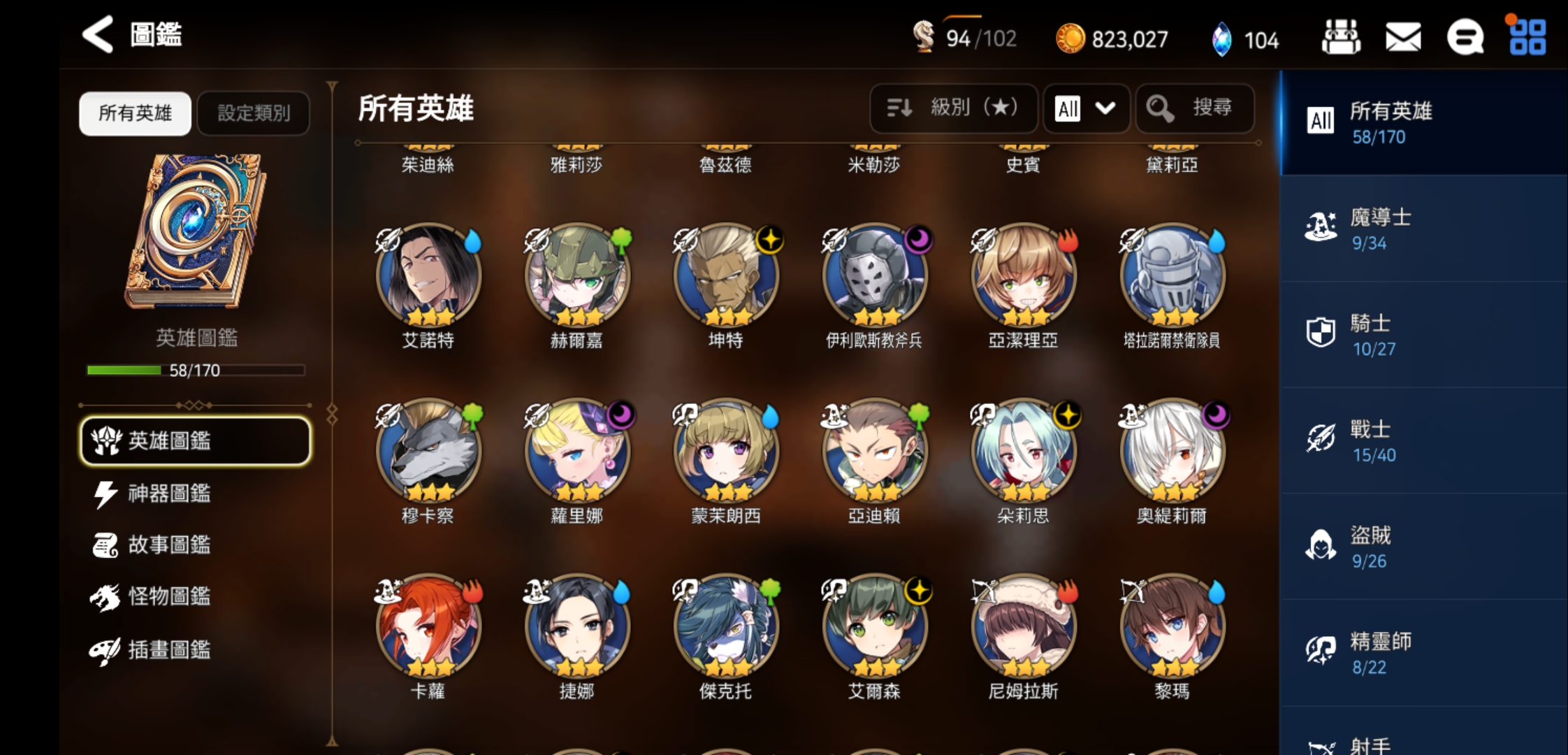Select the 所有英雄 tab

pos(134,113)
